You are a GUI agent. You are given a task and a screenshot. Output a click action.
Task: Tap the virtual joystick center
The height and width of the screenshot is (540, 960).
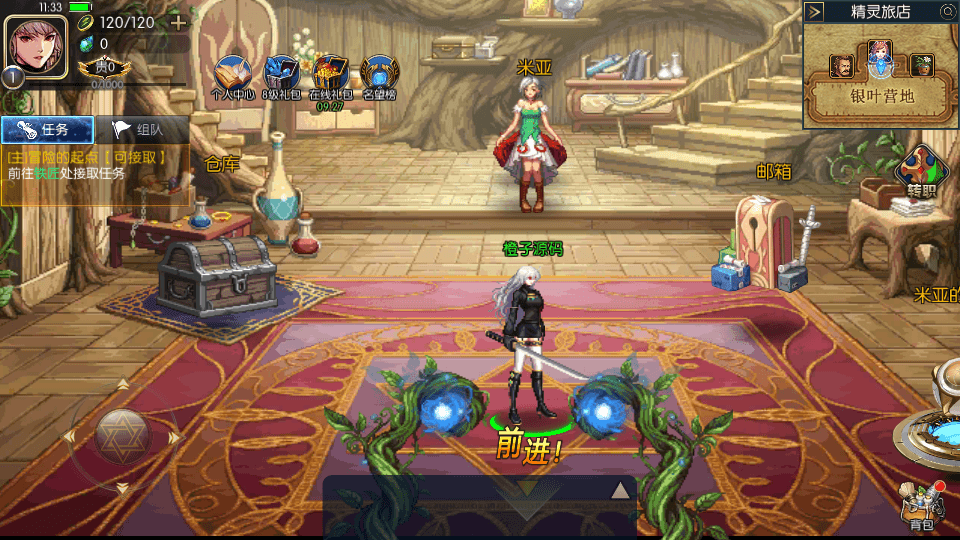122,436
